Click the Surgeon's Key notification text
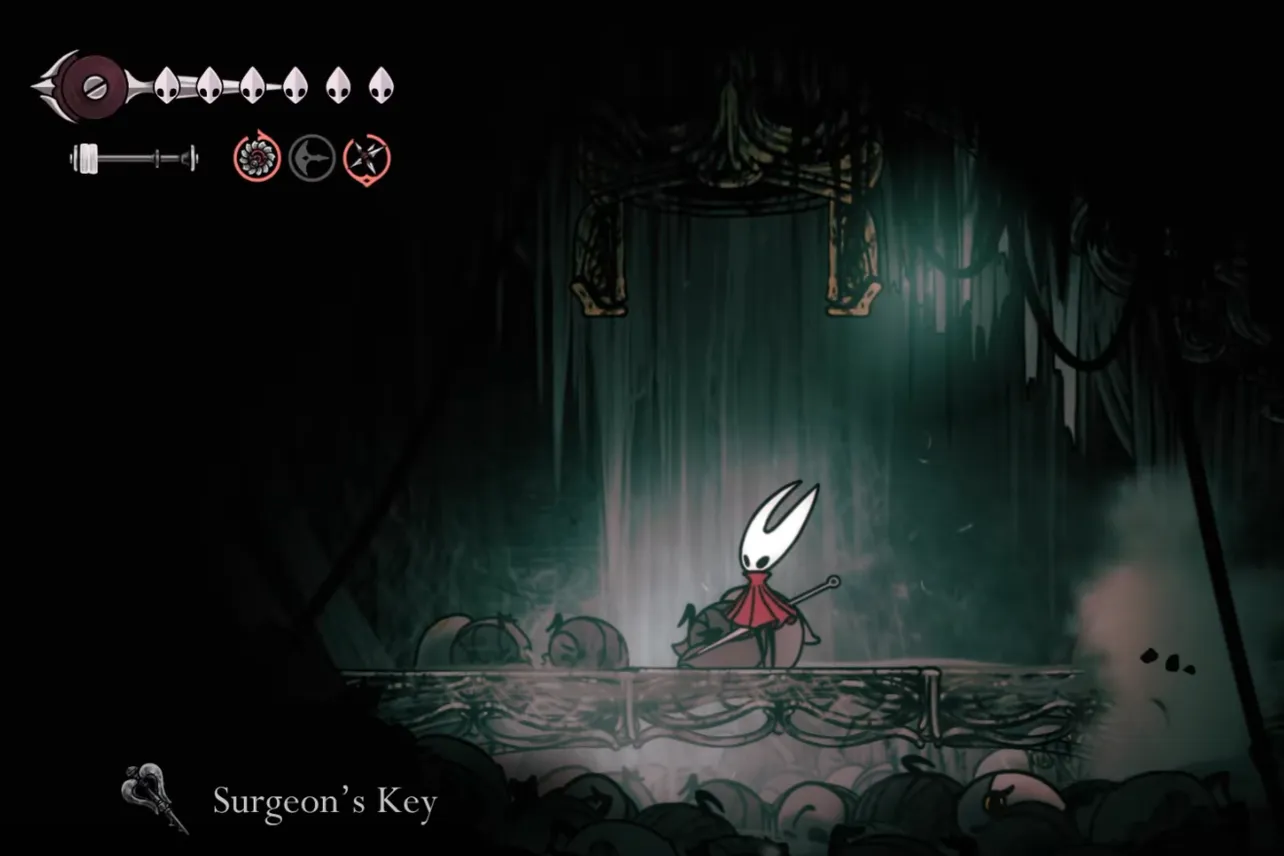This screenshot has height=856, width=1284. tap(325, 800)
